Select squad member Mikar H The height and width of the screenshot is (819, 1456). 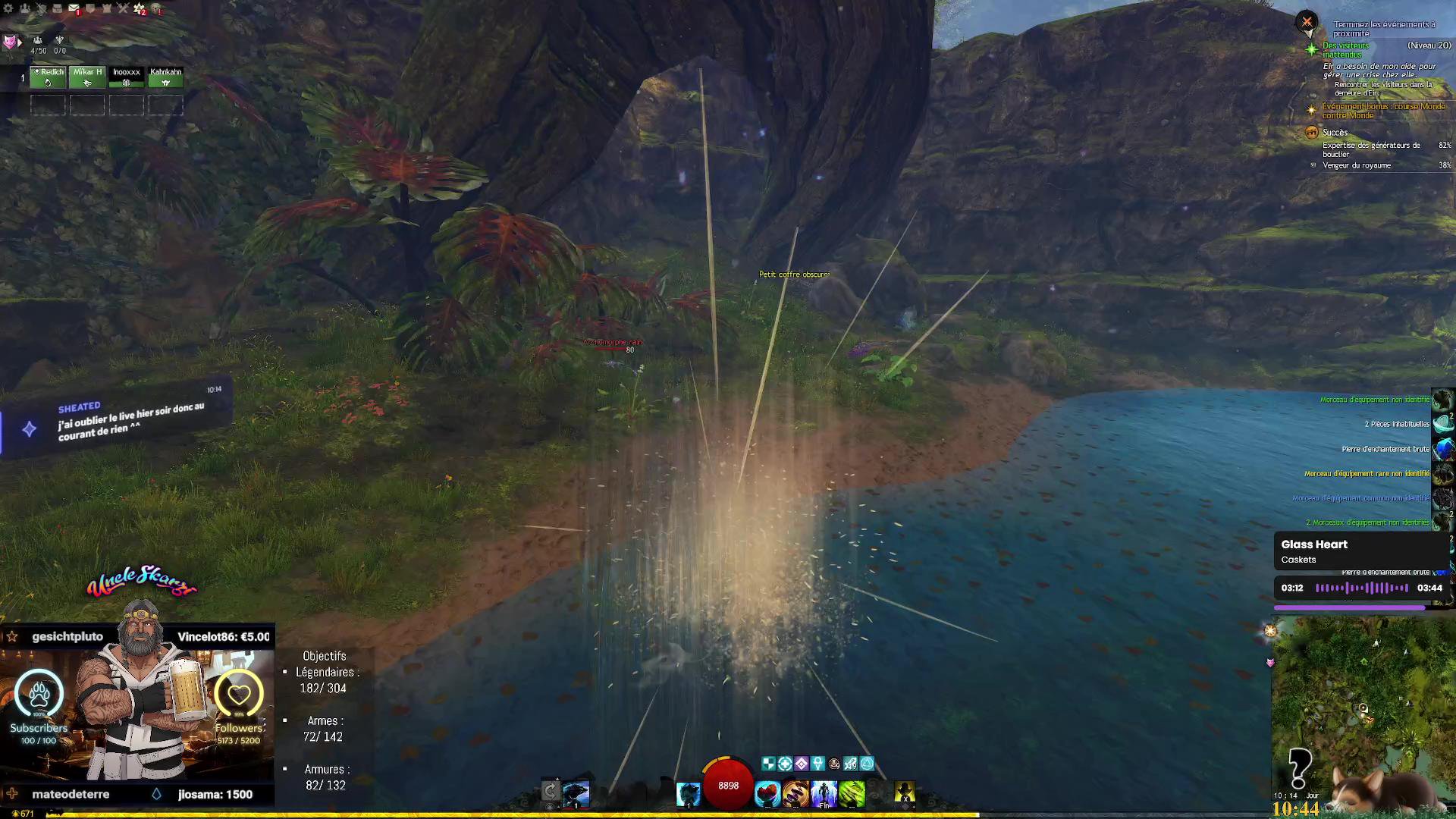coord(87,77)
